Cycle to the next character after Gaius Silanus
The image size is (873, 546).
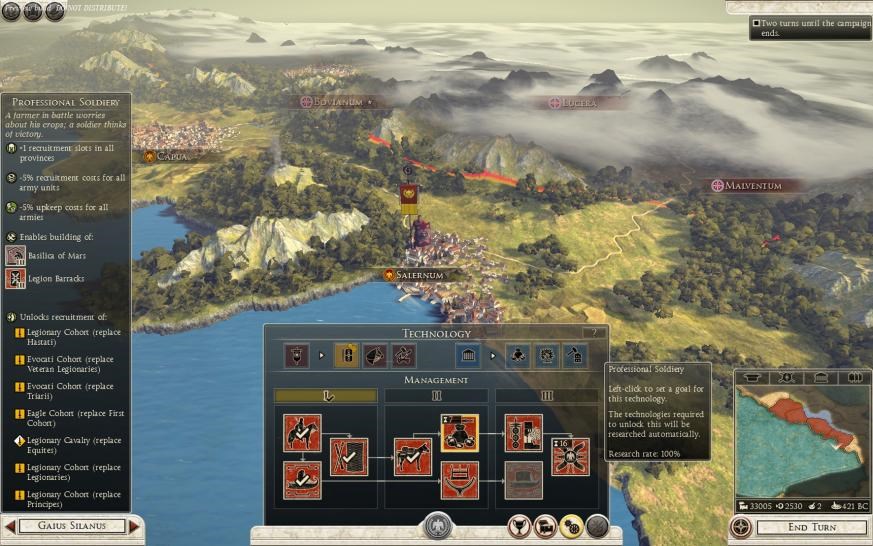click(136, 526)
